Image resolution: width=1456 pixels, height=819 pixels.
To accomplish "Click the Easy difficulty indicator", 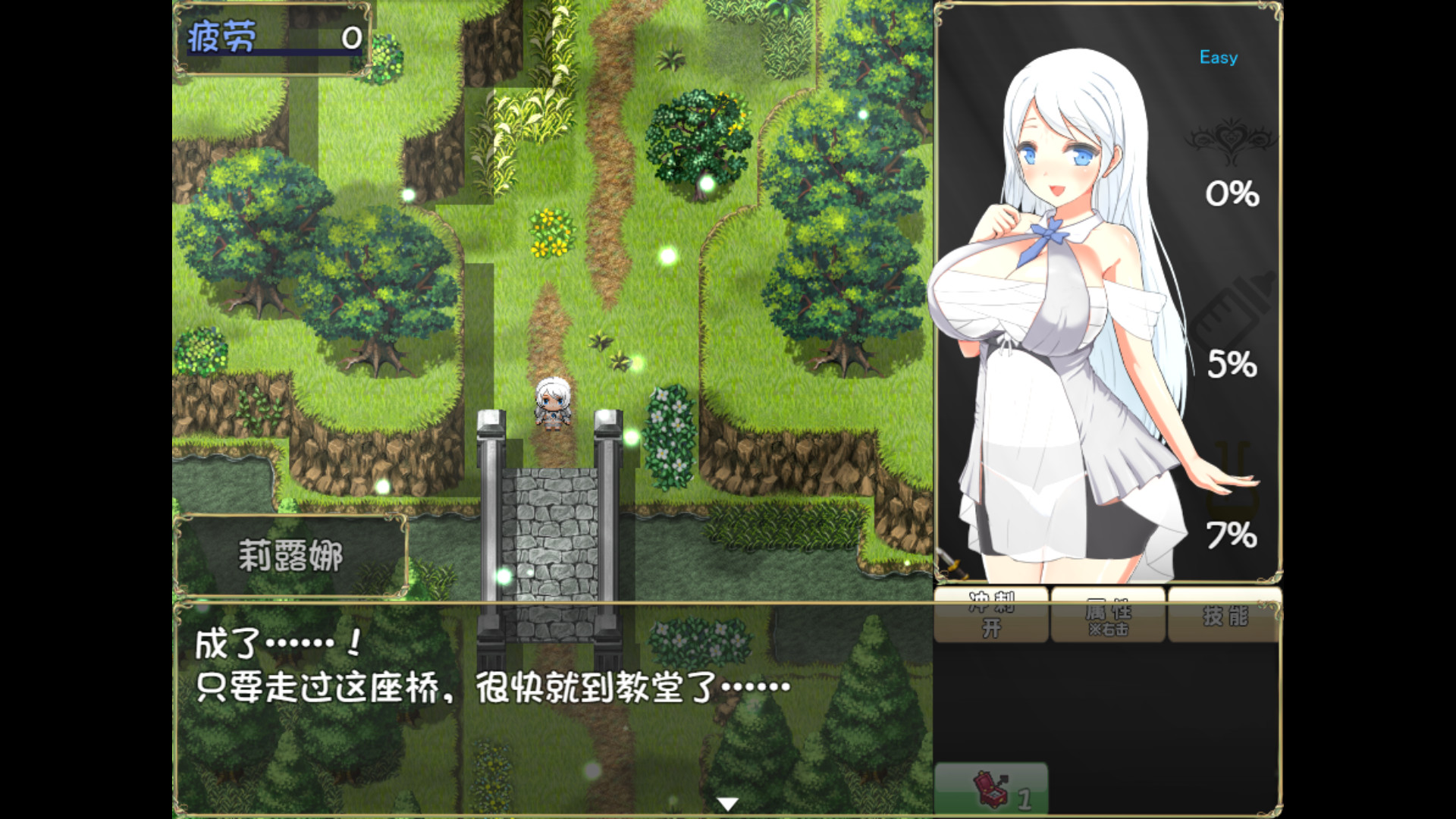I will click(x=1217, y=57).
